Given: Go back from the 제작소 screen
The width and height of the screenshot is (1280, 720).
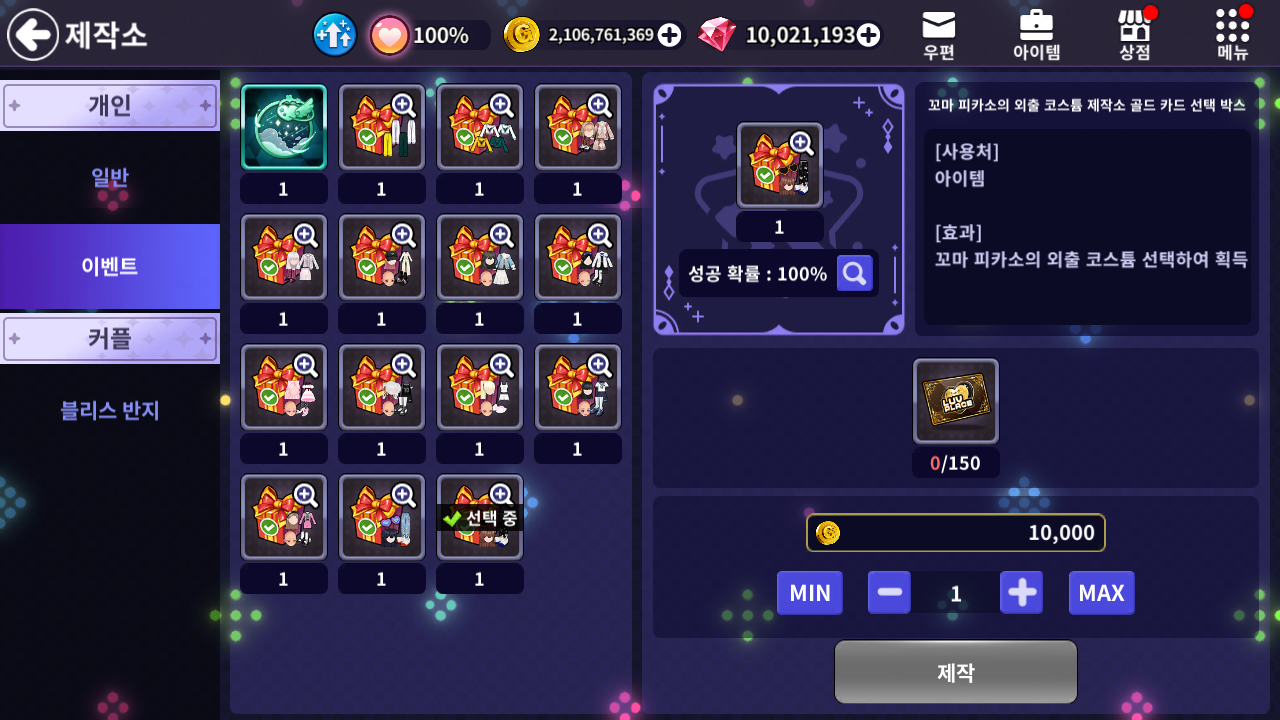Looking at the screenshot, I should click(33, 35).
